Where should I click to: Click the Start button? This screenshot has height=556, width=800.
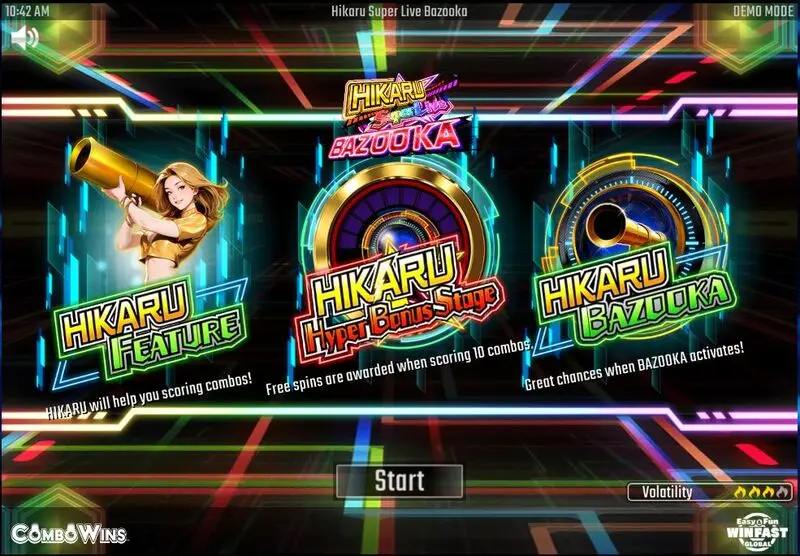399,480
